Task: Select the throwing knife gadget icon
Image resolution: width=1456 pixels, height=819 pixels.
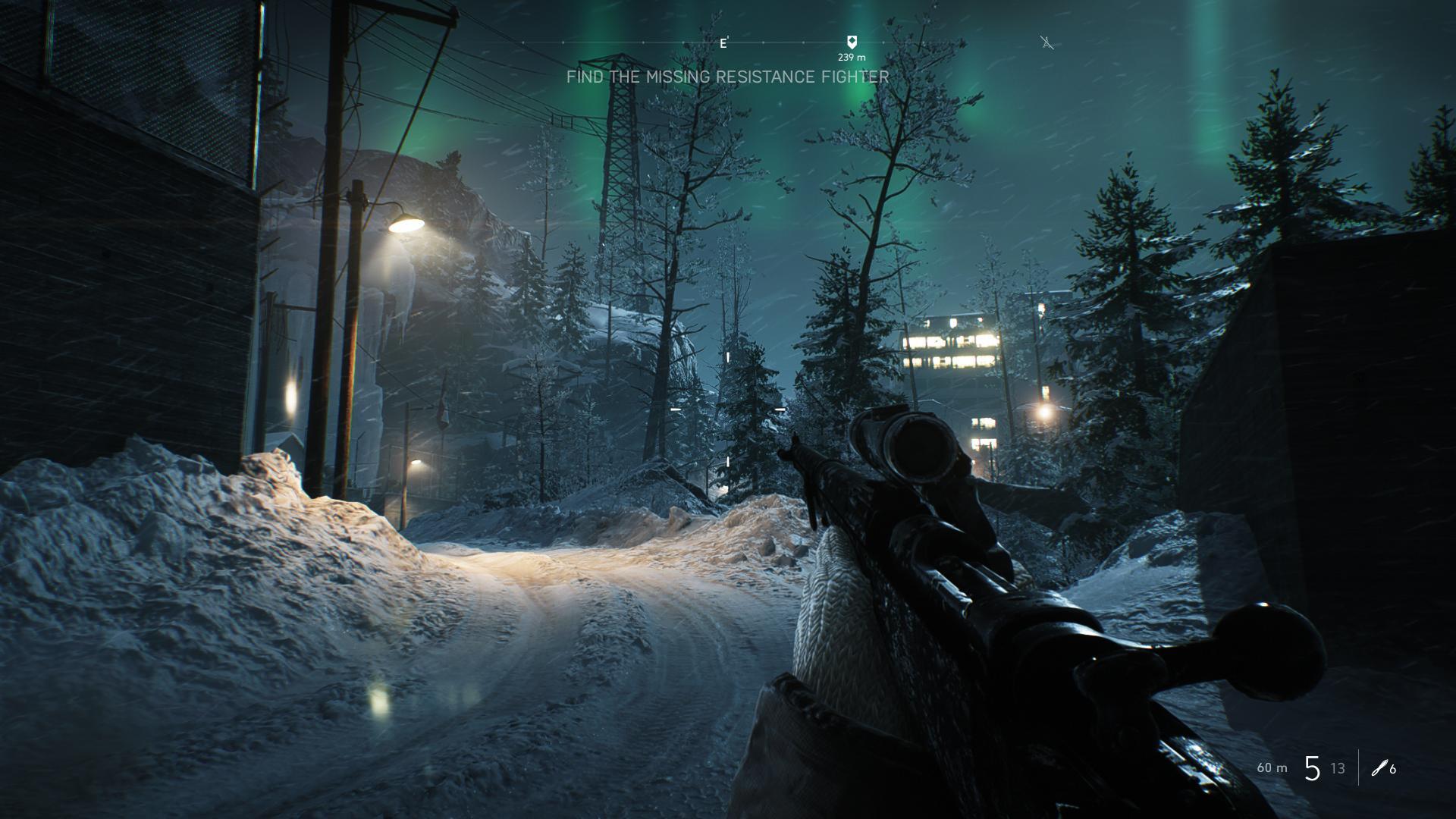Action: pyautogui.click(x=1379, y=768)
